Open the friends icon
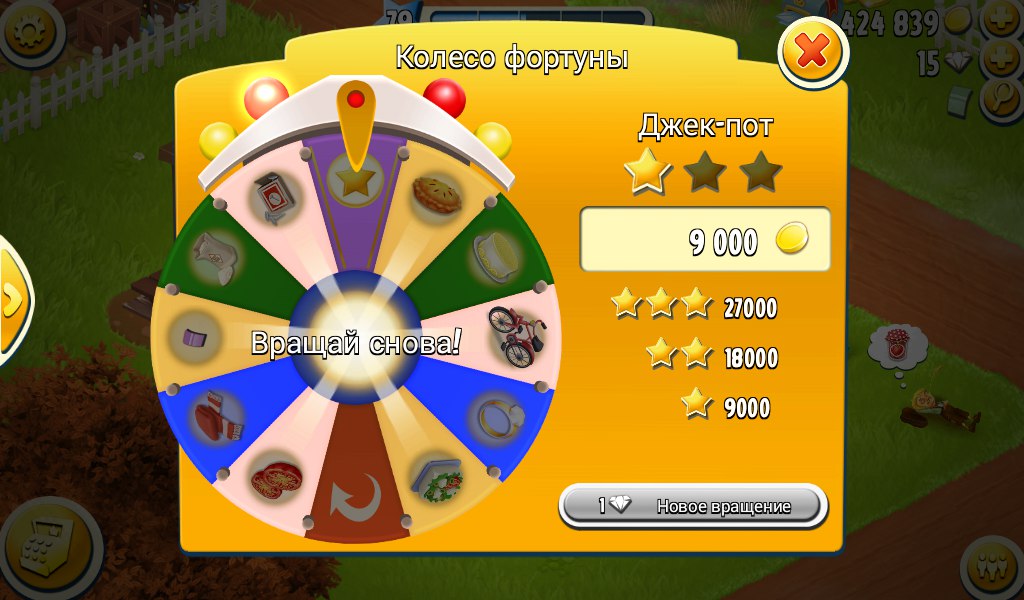The image size is (1024, 600). click(995, 567)
